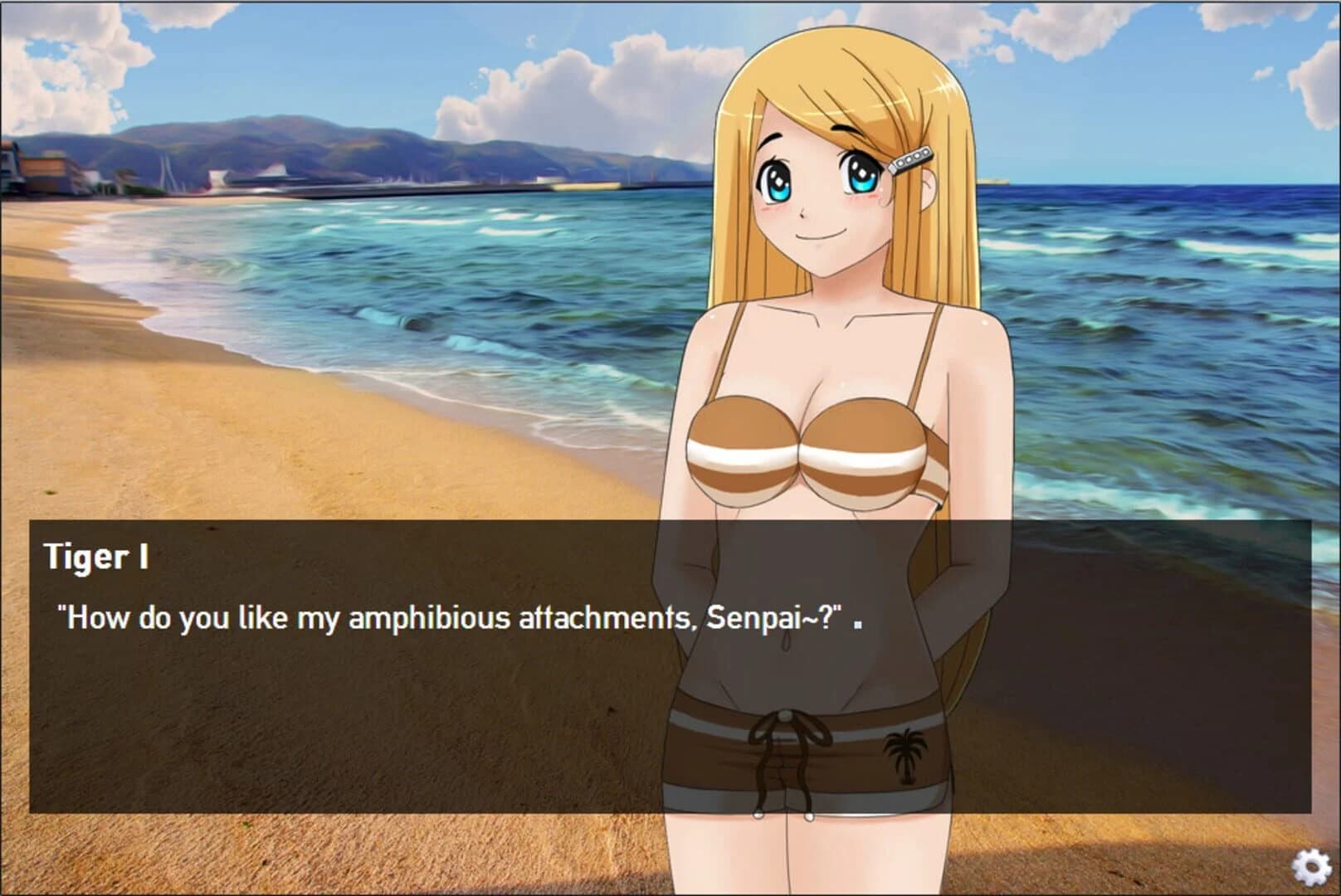Click the character sprite to continue
Screen dimensions: 1341x896
[x=822, y=373]
